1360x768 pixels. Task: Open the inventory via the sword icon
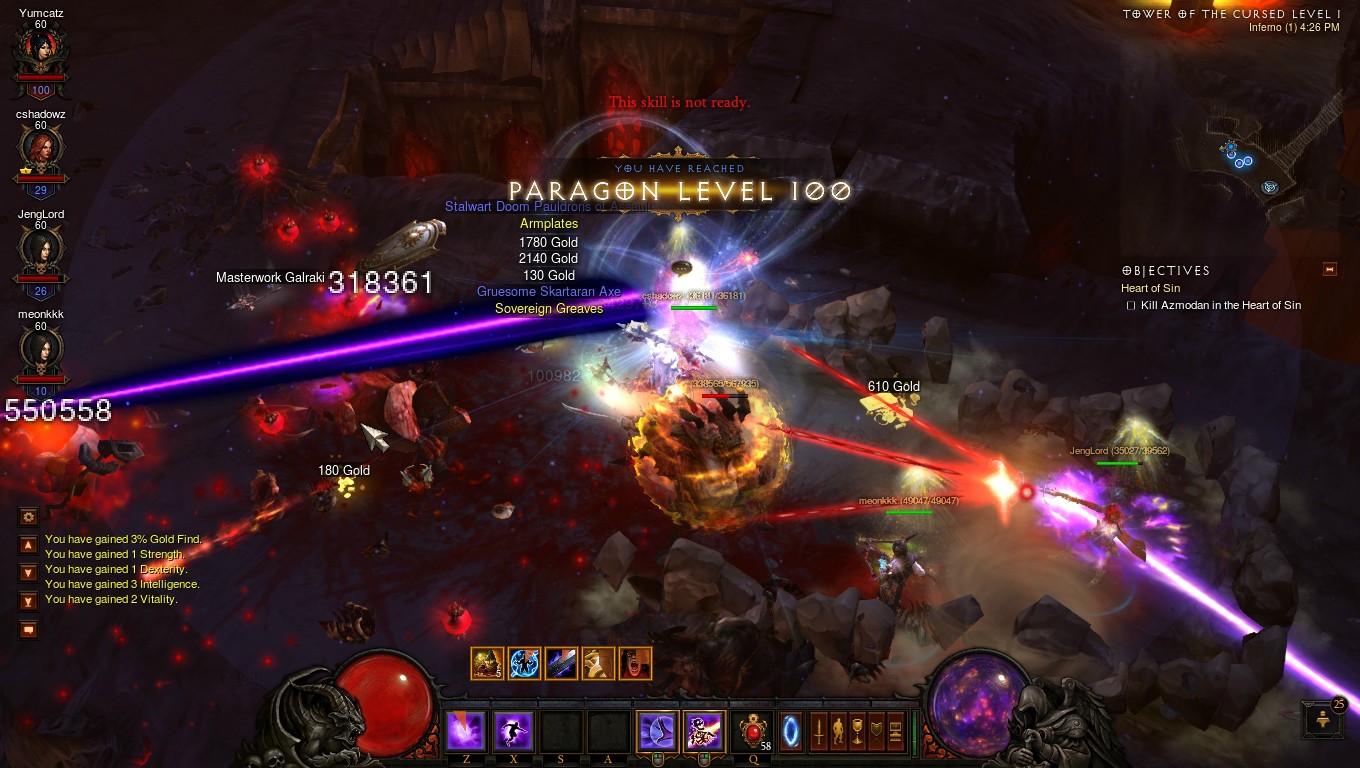click(819, 731)
